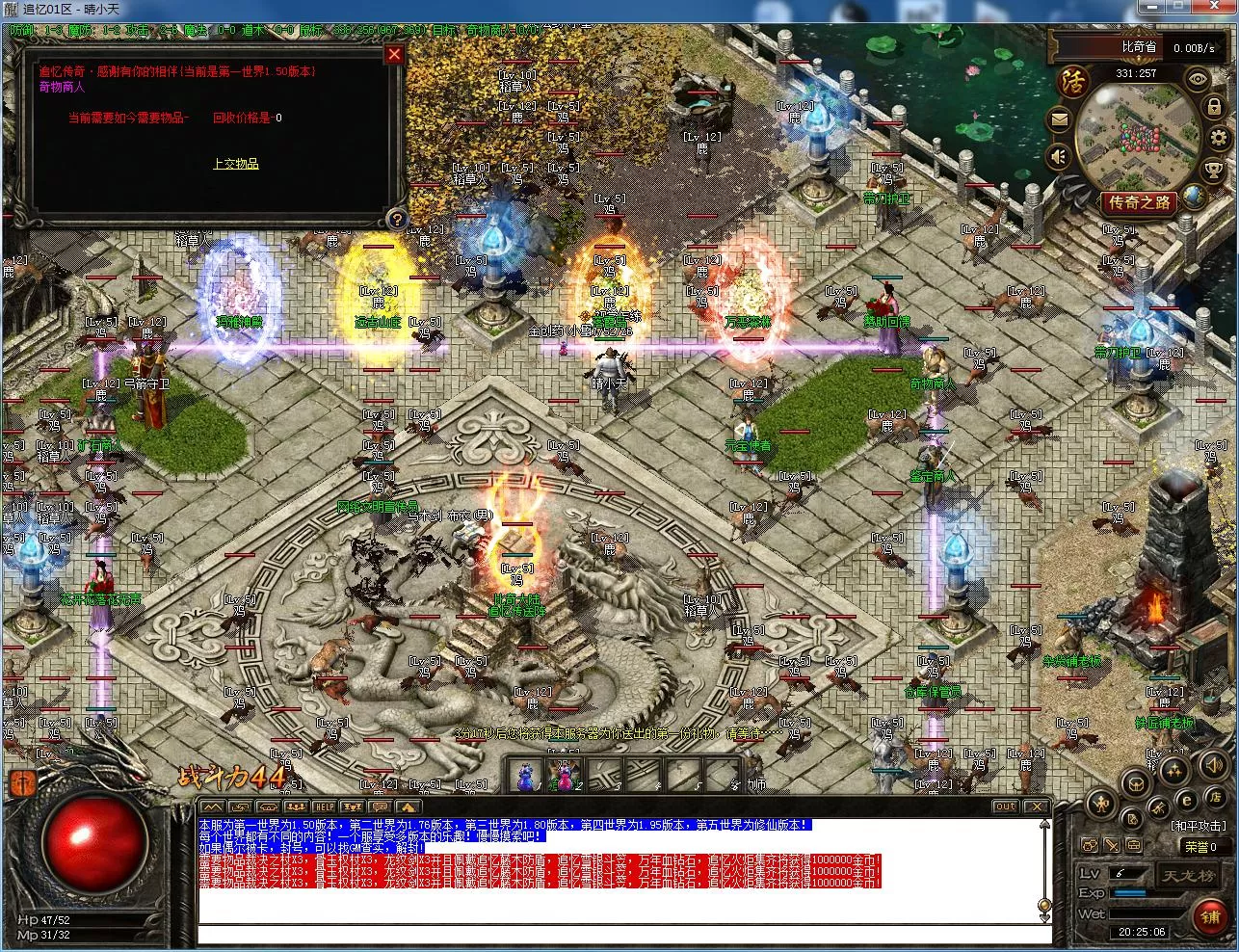Close the merchant dialog with the red X
Image resolution: width=1239 pixels, height=952 pixels.
pos(393,54)
